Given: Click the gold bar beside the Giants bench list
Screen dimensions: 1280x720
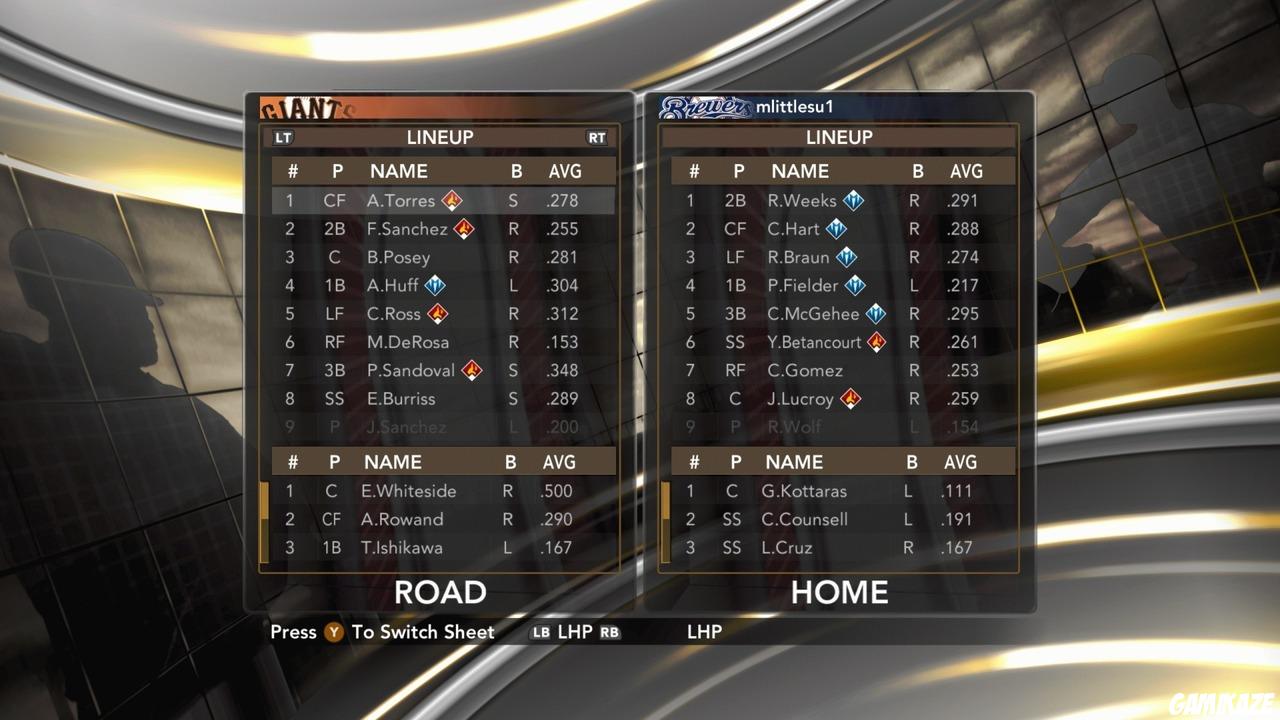Looking at the screenshot, I should 263,519.
